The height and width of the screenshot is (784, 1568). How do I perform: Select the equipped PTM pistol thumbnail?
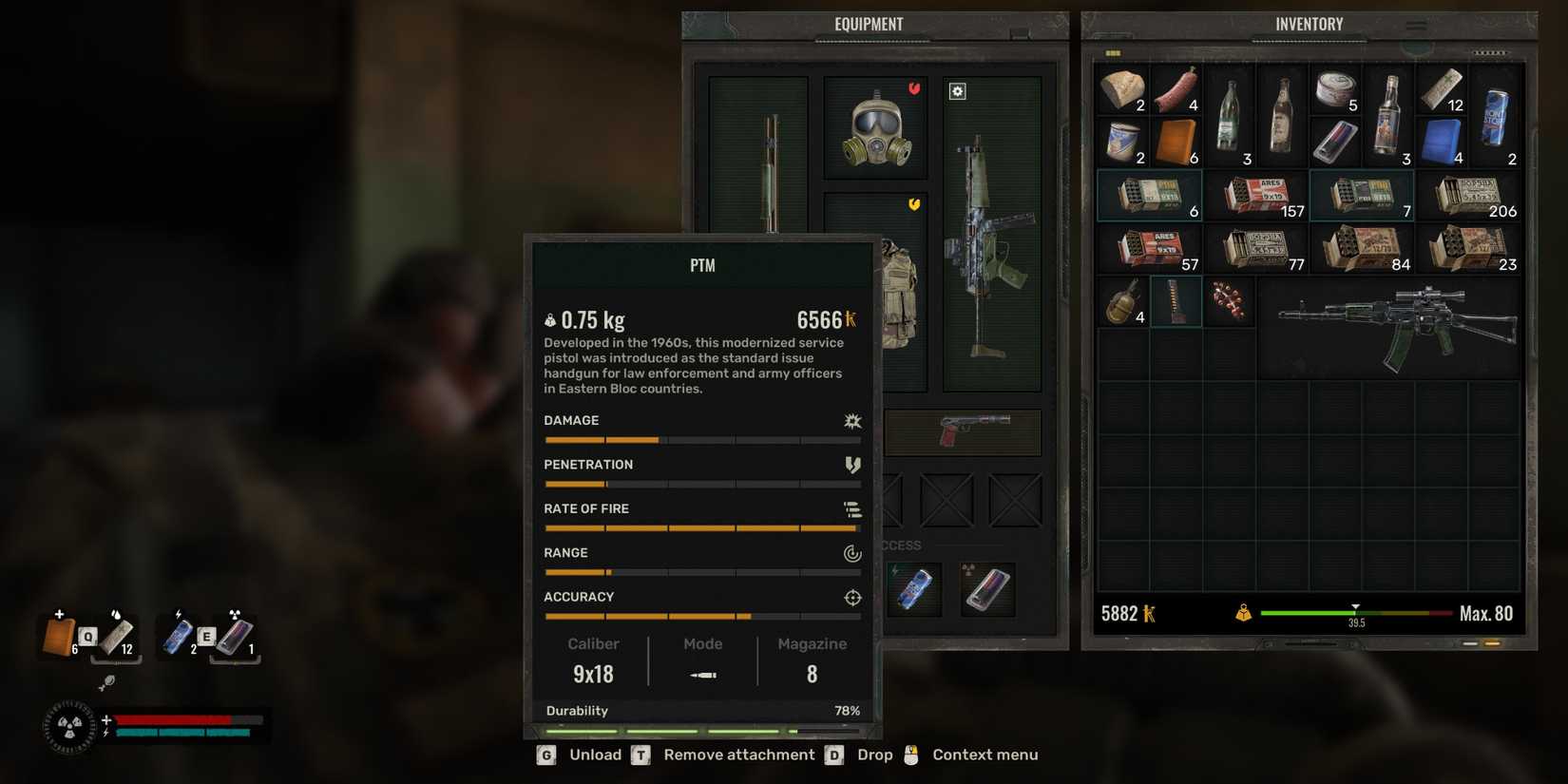(x=962, y=432)
